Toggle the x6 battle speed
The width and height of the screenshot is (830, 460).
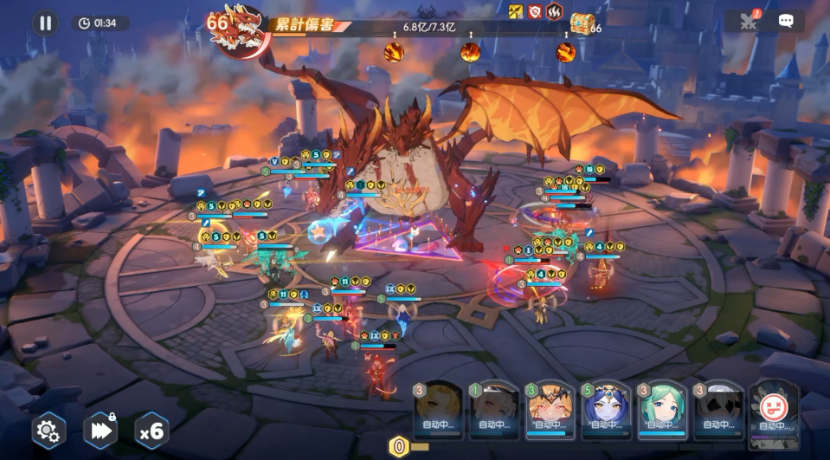(x=151, y=430)
